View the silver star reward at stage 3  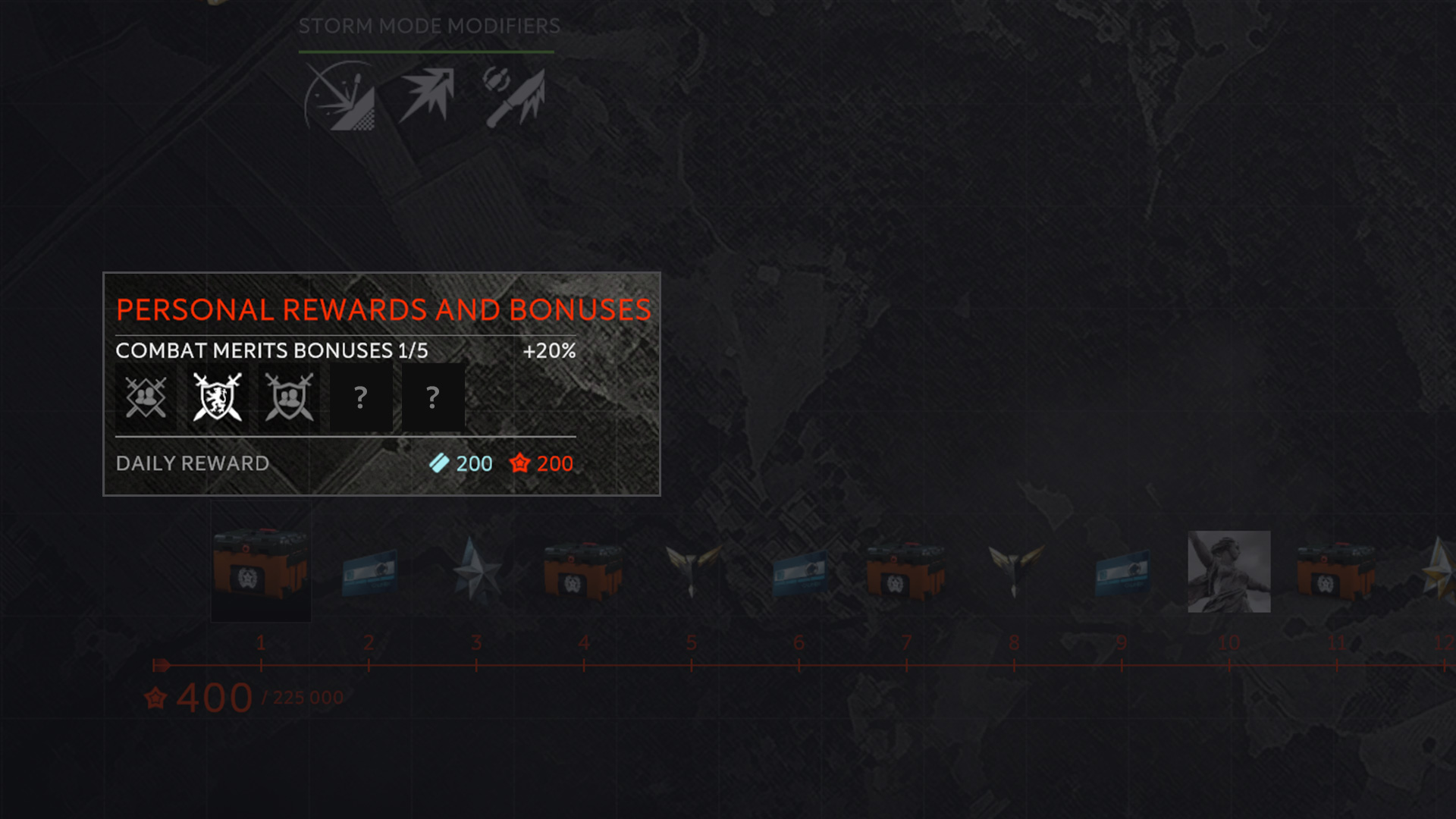pos(475,570)
